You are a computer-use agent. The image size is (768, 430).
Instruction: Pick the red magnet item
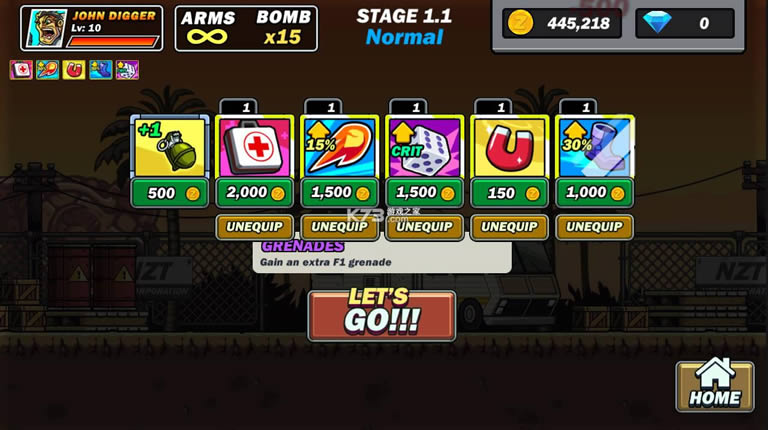point(509,147)
